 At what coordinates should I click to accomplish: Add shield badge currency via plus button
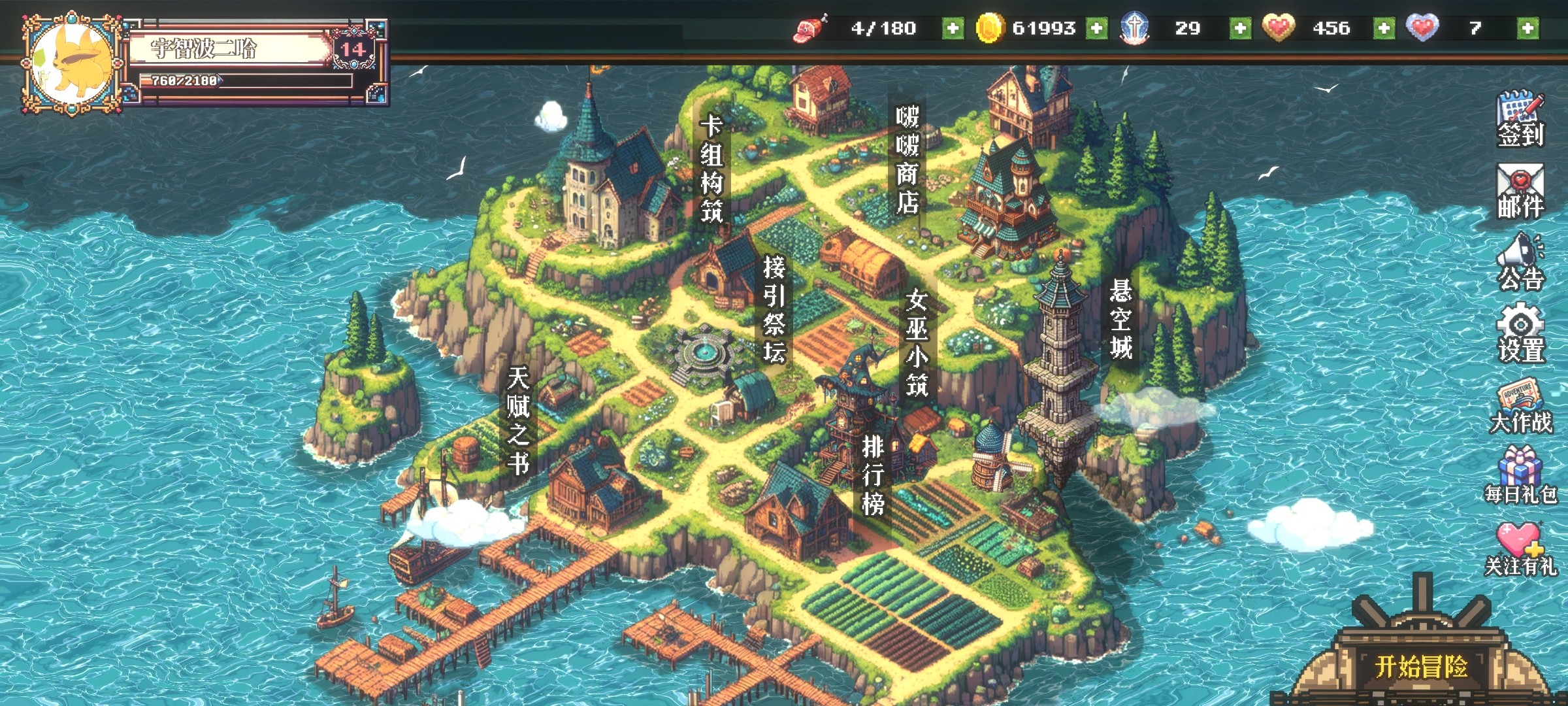(x=1240, y=28)
